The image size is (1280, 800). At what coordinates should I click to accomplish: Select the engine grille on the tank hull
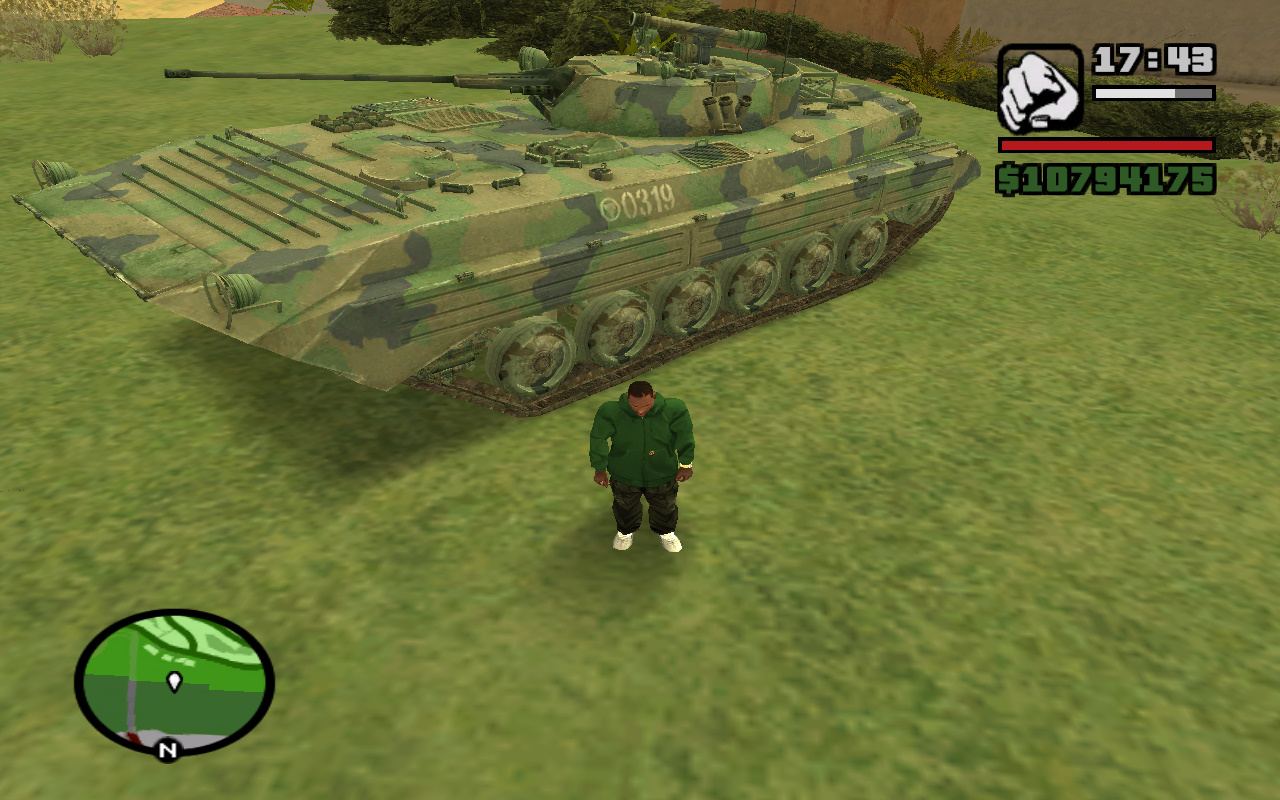[x=710, y=155]
